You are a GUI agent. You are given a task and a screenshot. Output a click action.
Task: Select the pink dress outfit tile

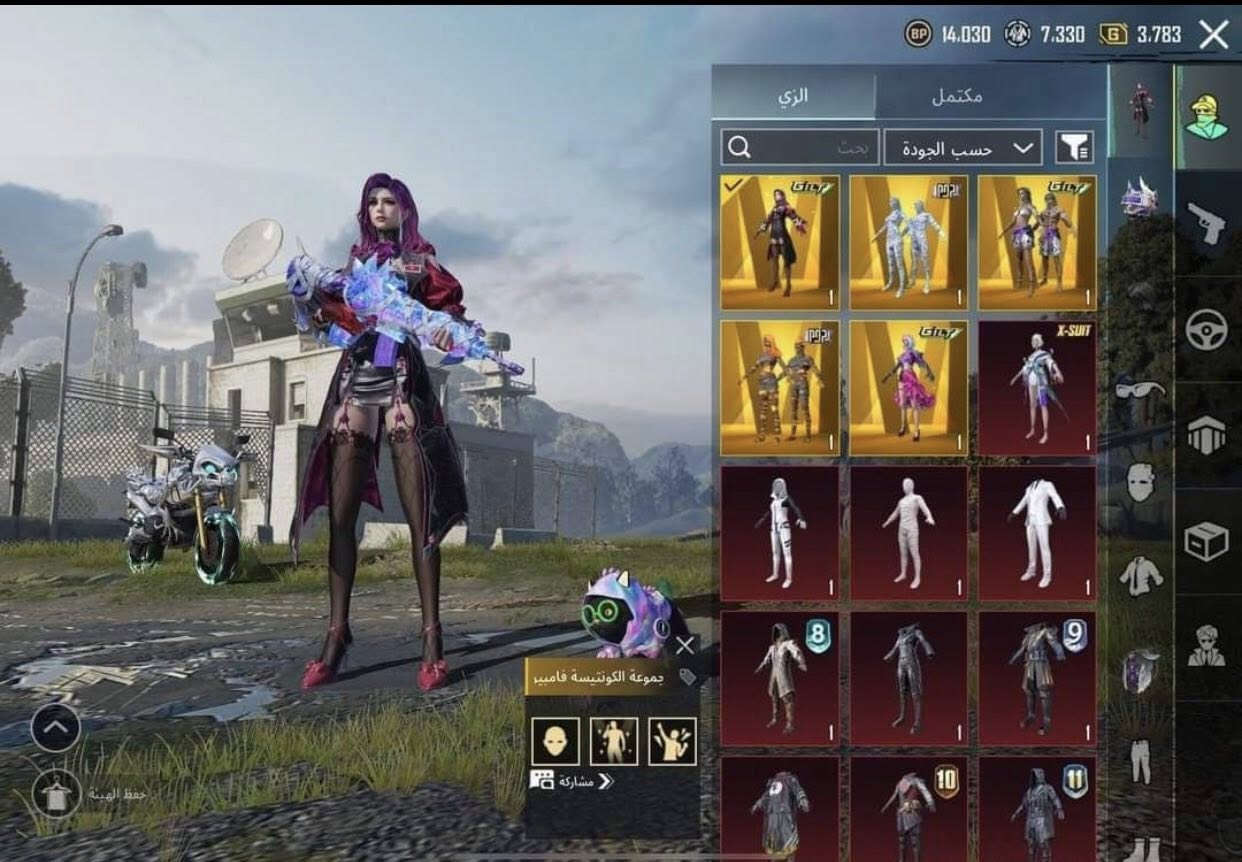pyautogui.click(x=908, y=388)
